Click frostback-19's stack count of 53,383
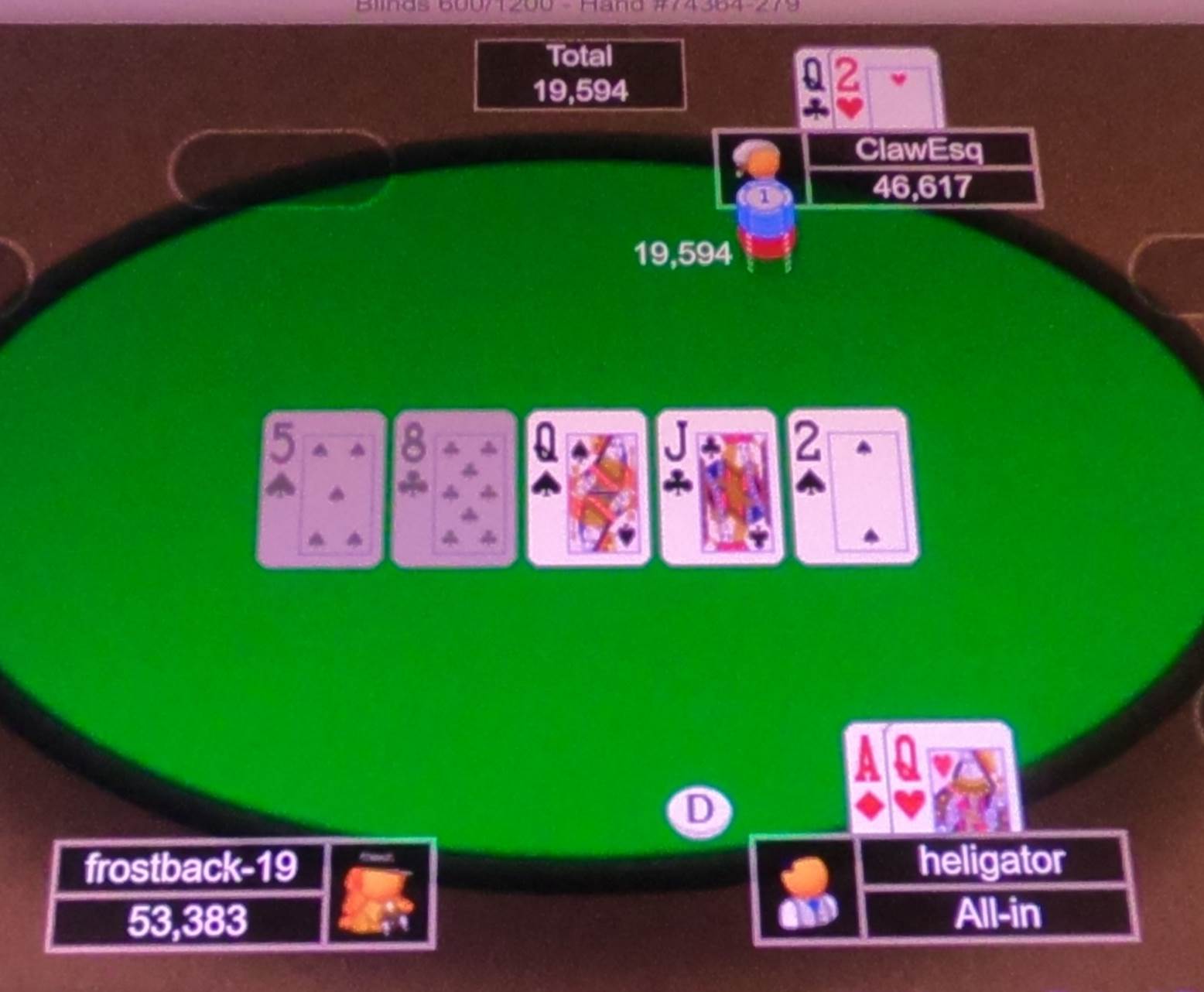 pyautogui.click(x=189, y=921)
